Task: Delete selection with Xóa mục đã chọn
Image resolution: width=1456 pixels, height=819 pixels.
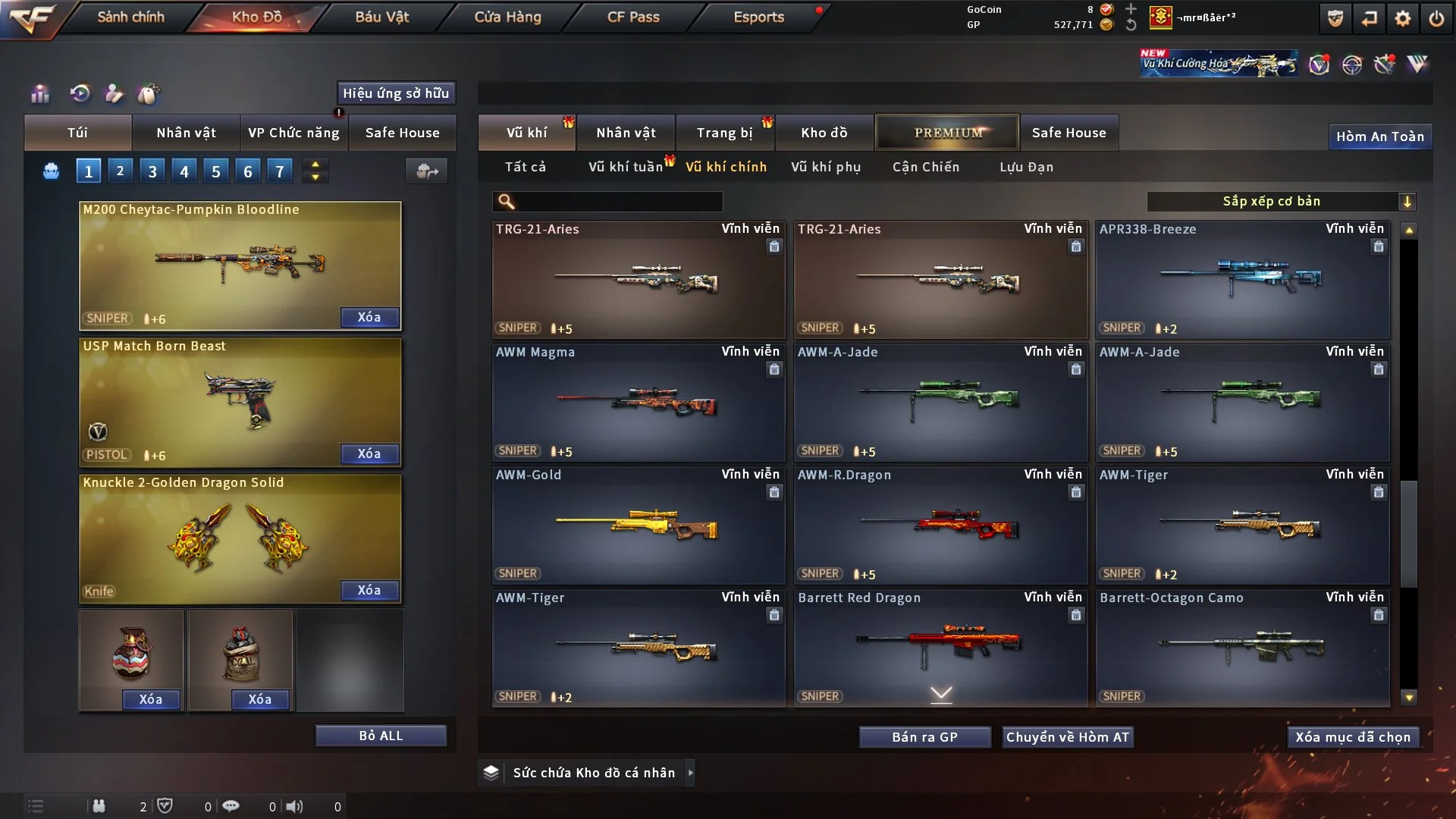Action: [x=1352, y=737]
